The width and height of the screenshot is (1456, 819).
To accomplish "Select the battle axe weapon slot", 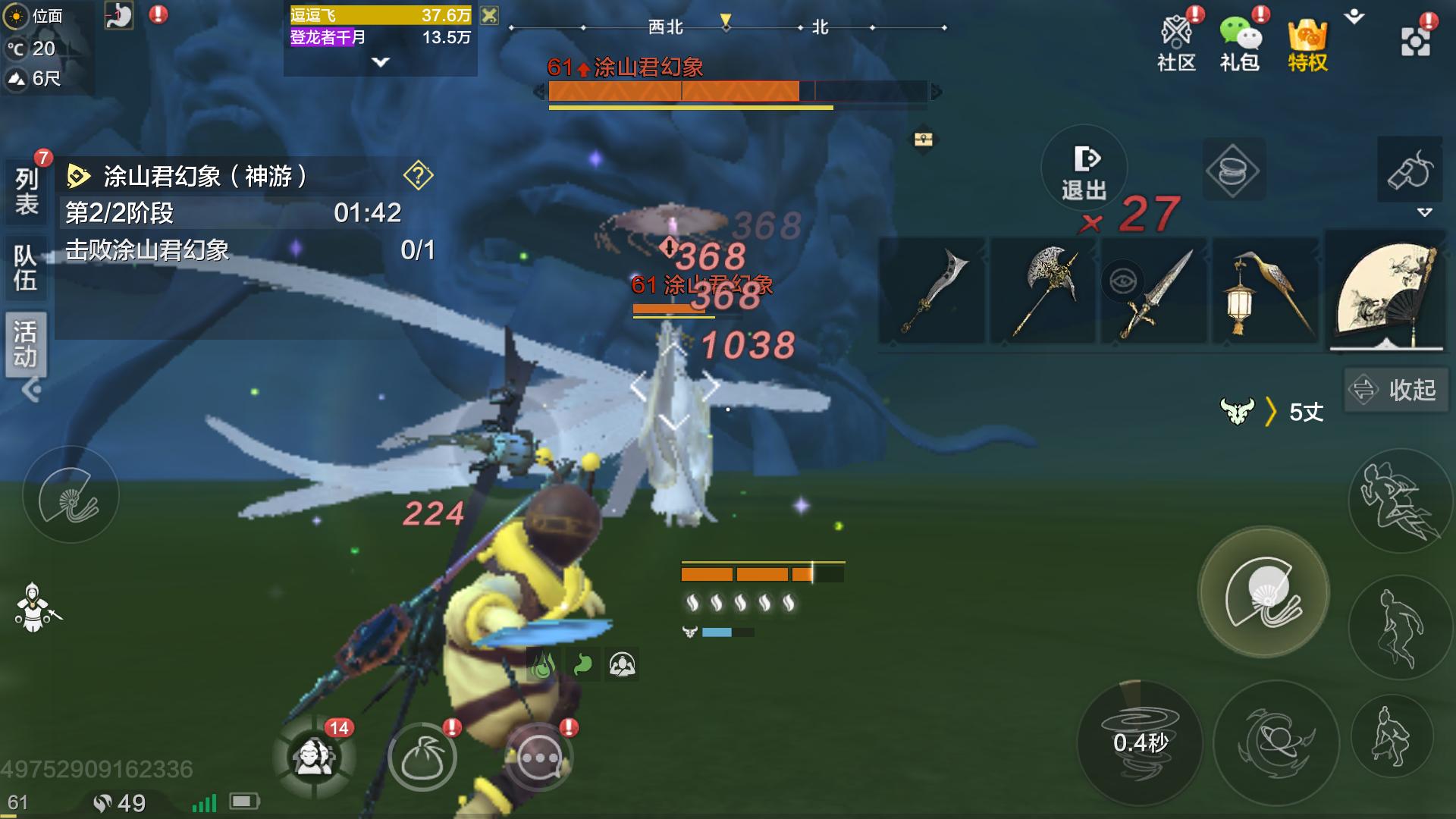I will pos(1044,290).
